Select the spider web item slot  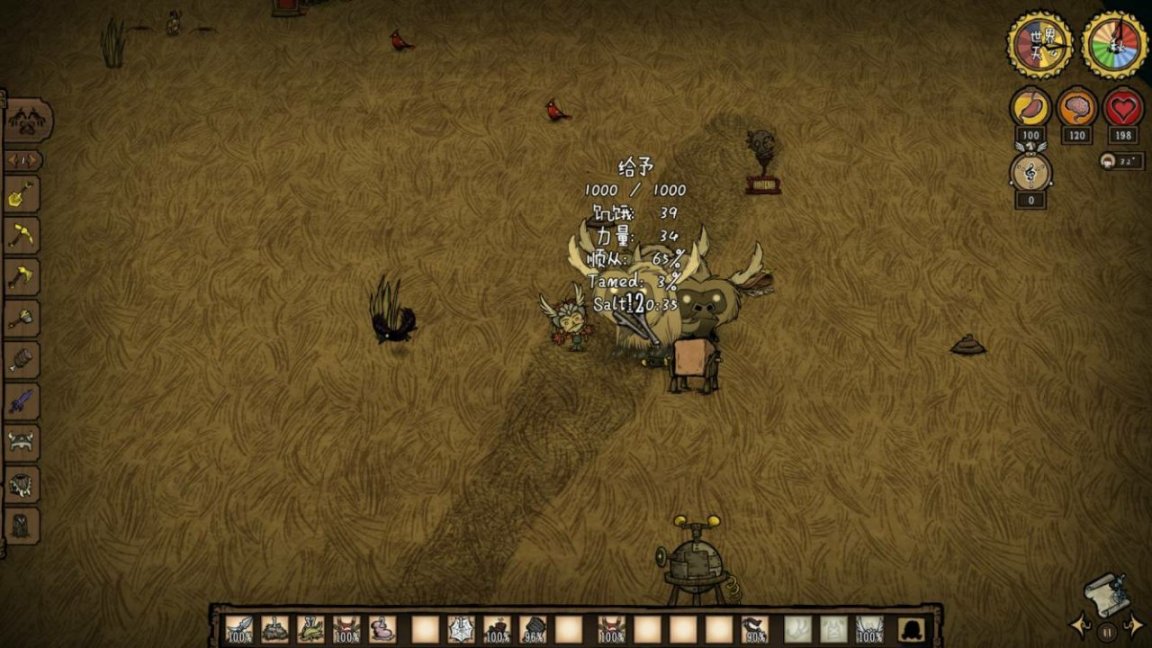[460, 629]
